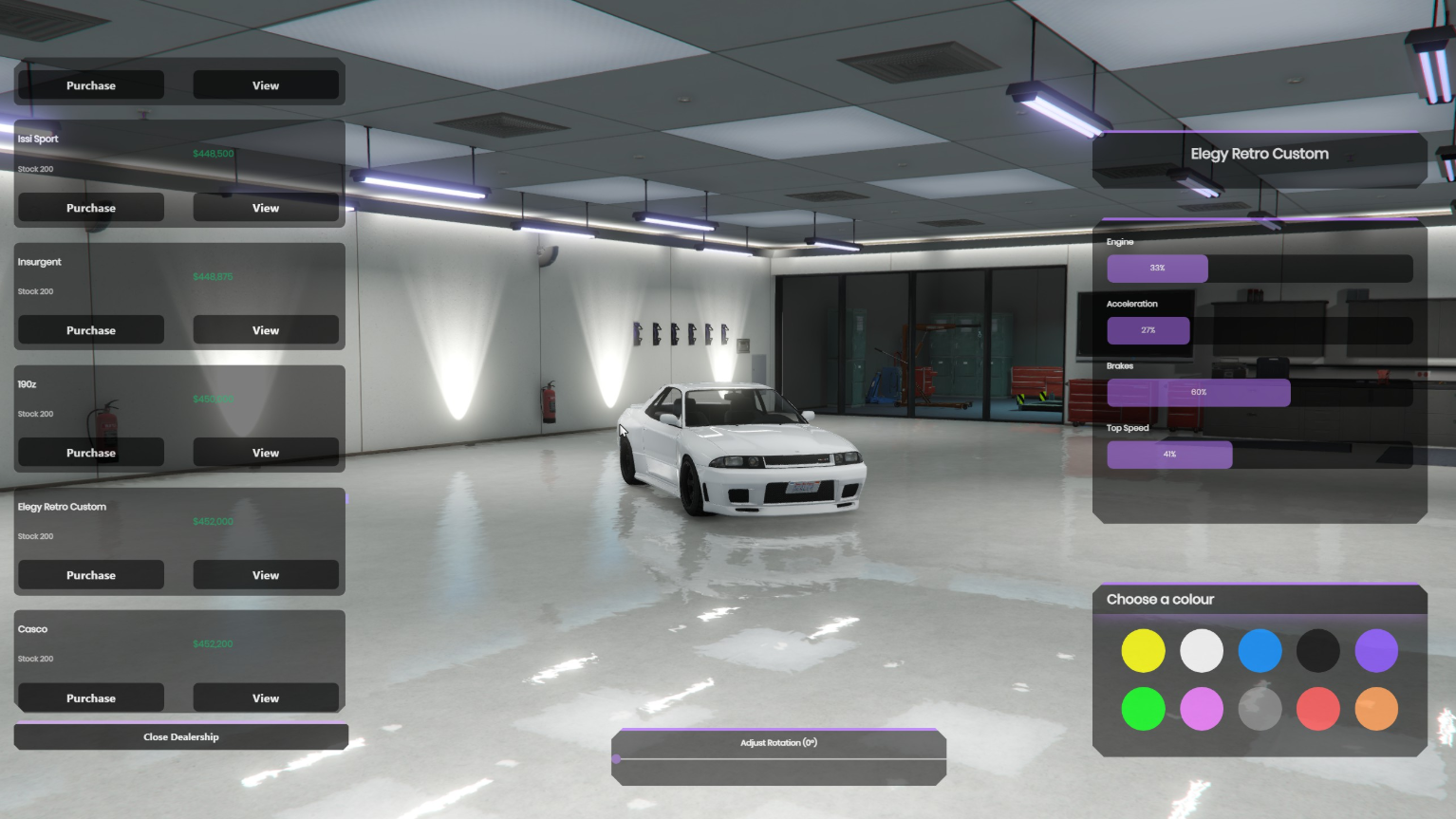The image size is (1456, 819).
Task: Select the white colour swatch
Action: tap(1202, 651)
